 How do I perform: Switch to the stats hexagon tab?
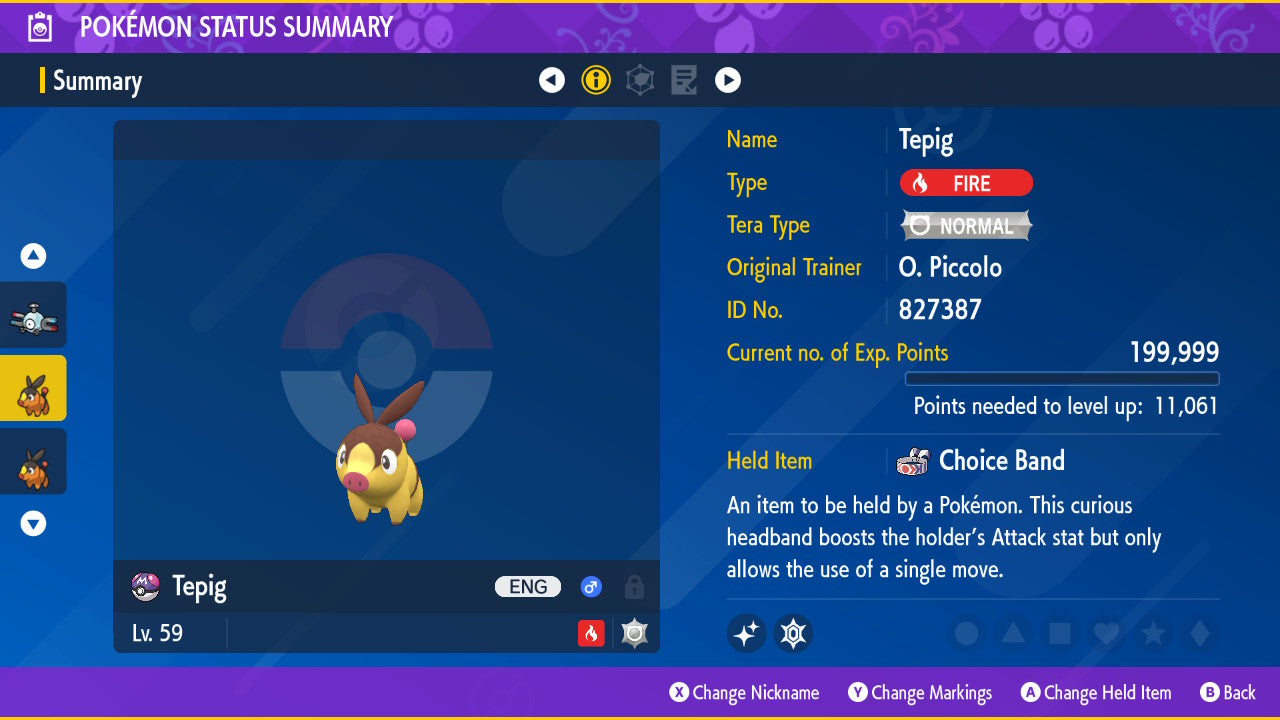[x=640, y=80]
